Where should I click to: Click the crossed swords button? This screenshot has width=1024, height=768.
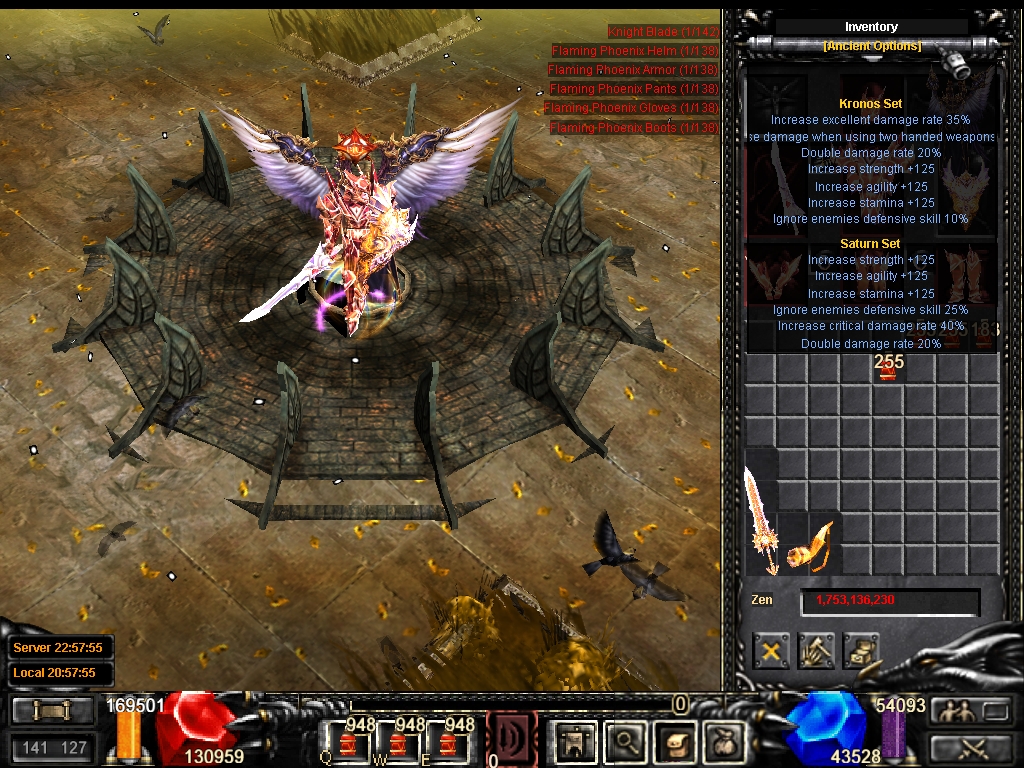point(969,747)
